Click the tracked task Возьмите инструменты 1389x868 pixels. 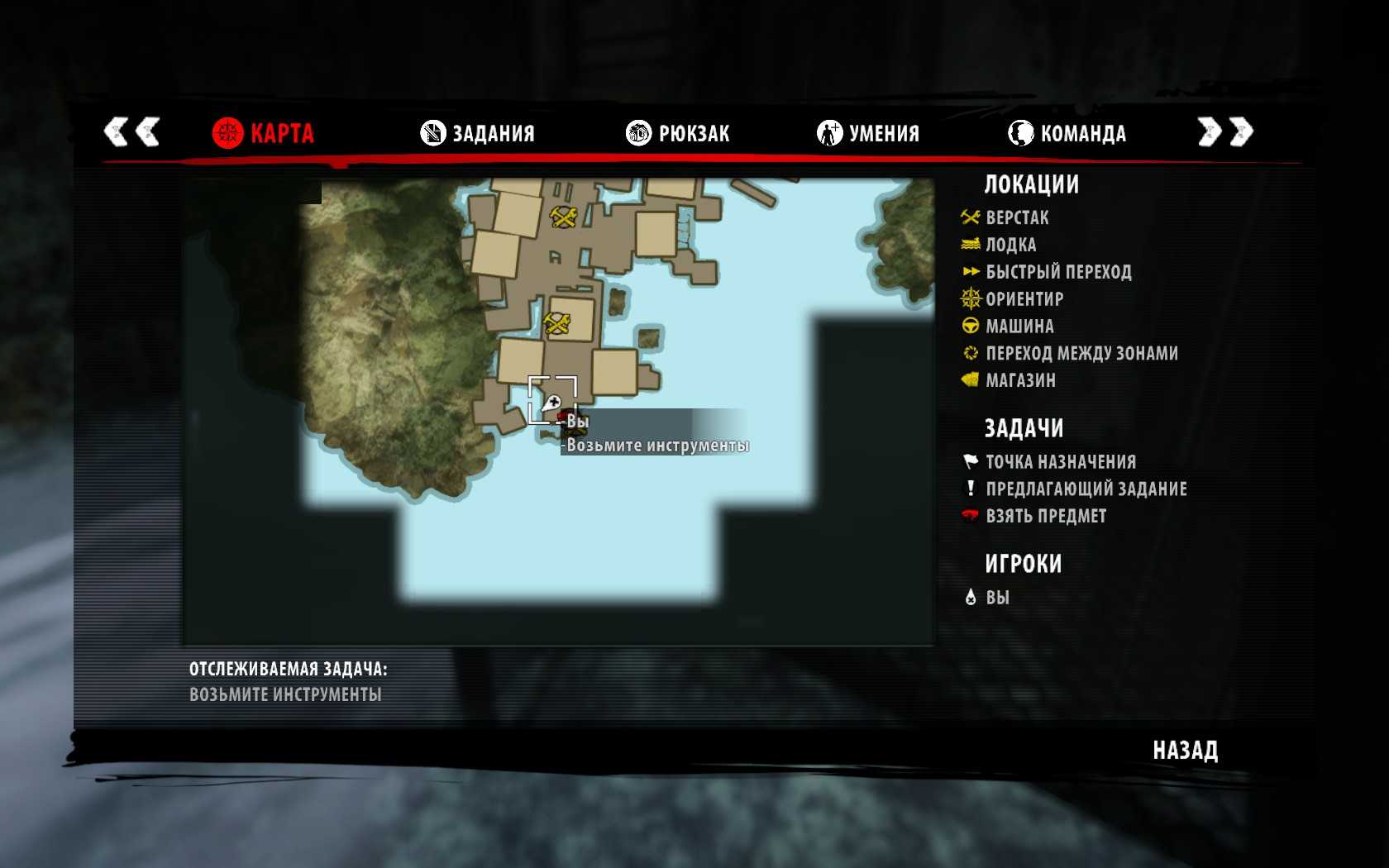(285, 694)
